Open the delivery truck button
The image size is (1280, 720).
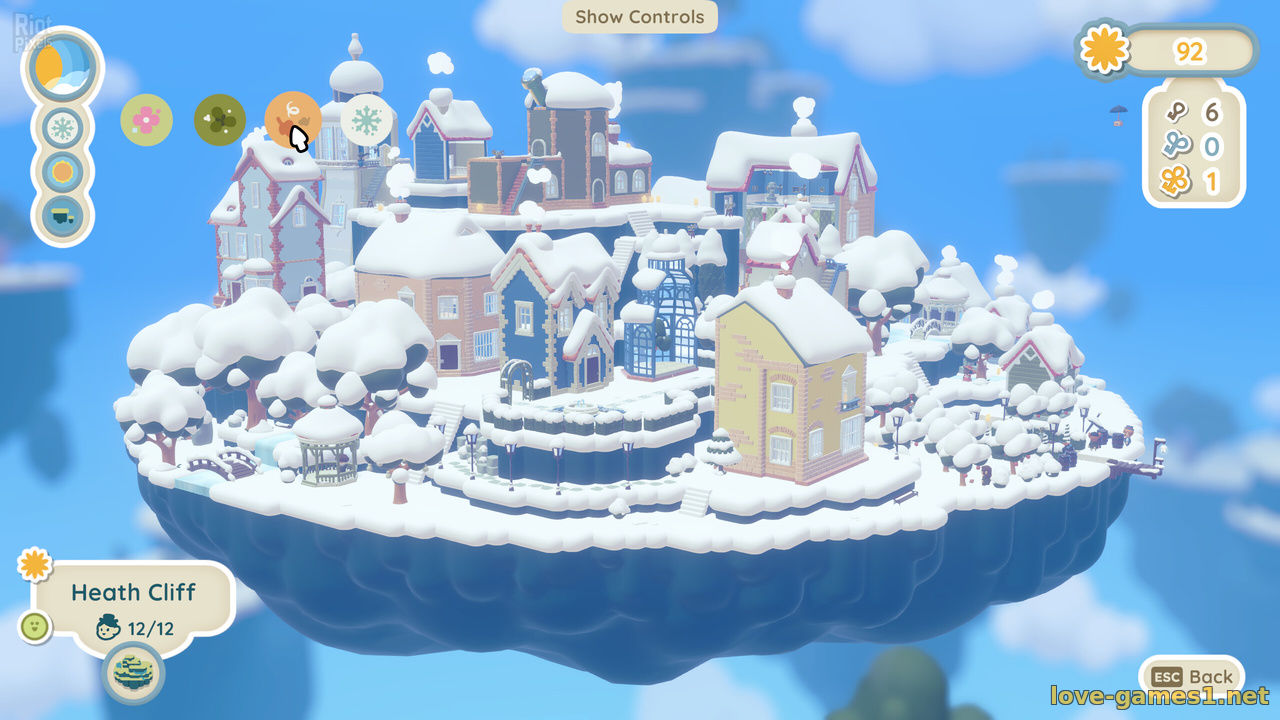[x=64, y=215]
